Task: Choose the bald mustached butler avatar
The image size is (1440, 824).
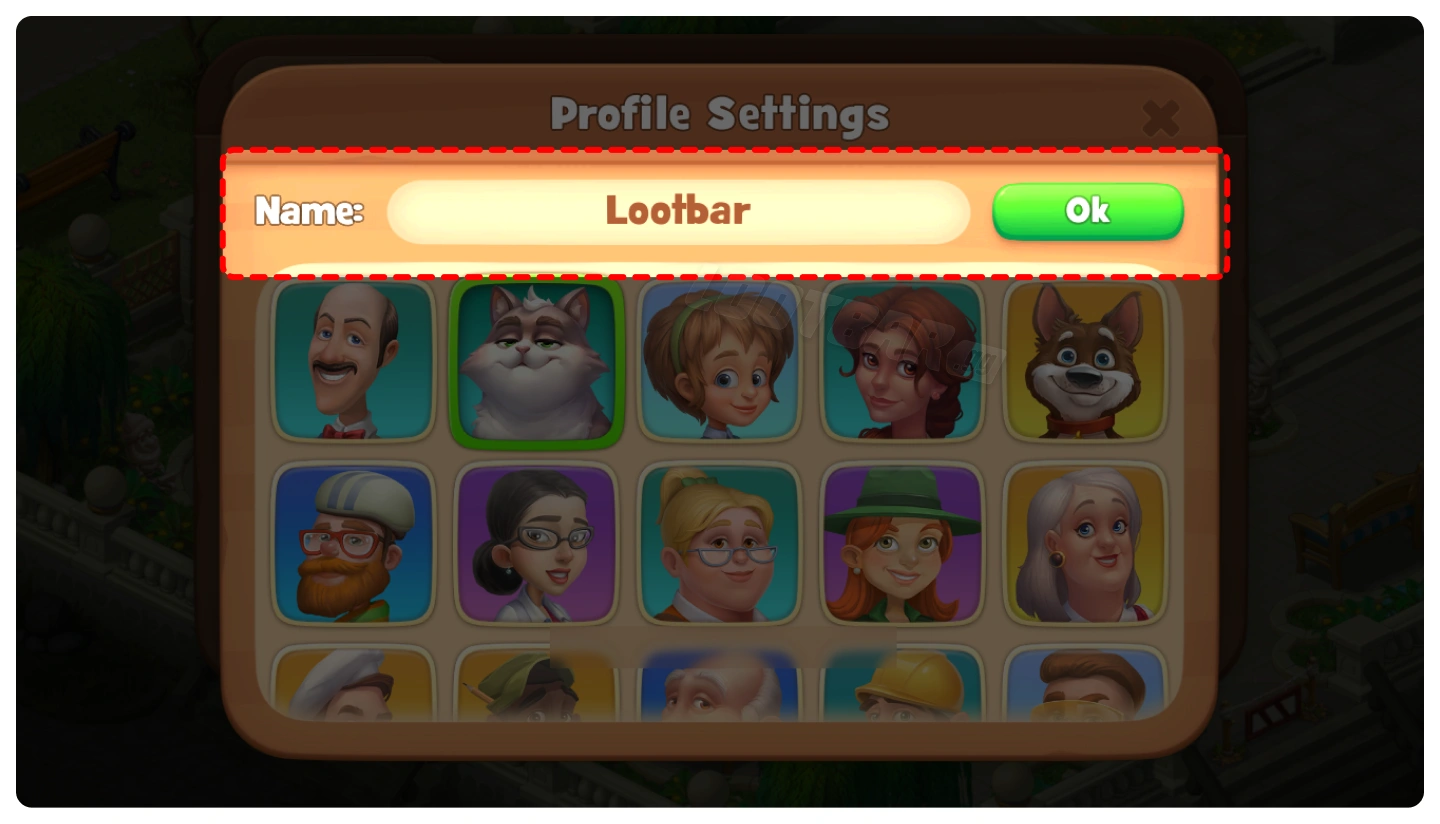Action: [354, 361]
